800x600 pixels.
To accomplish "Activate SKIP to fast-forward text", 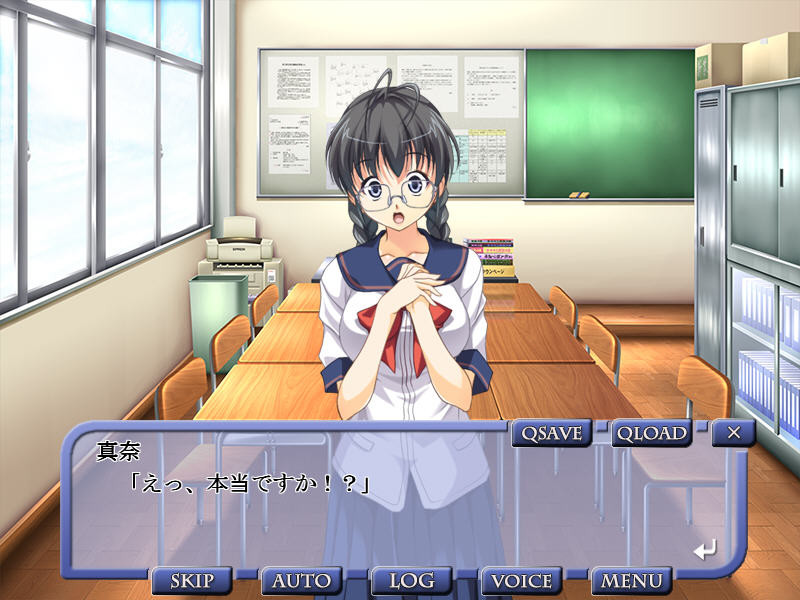I will 192,581.
